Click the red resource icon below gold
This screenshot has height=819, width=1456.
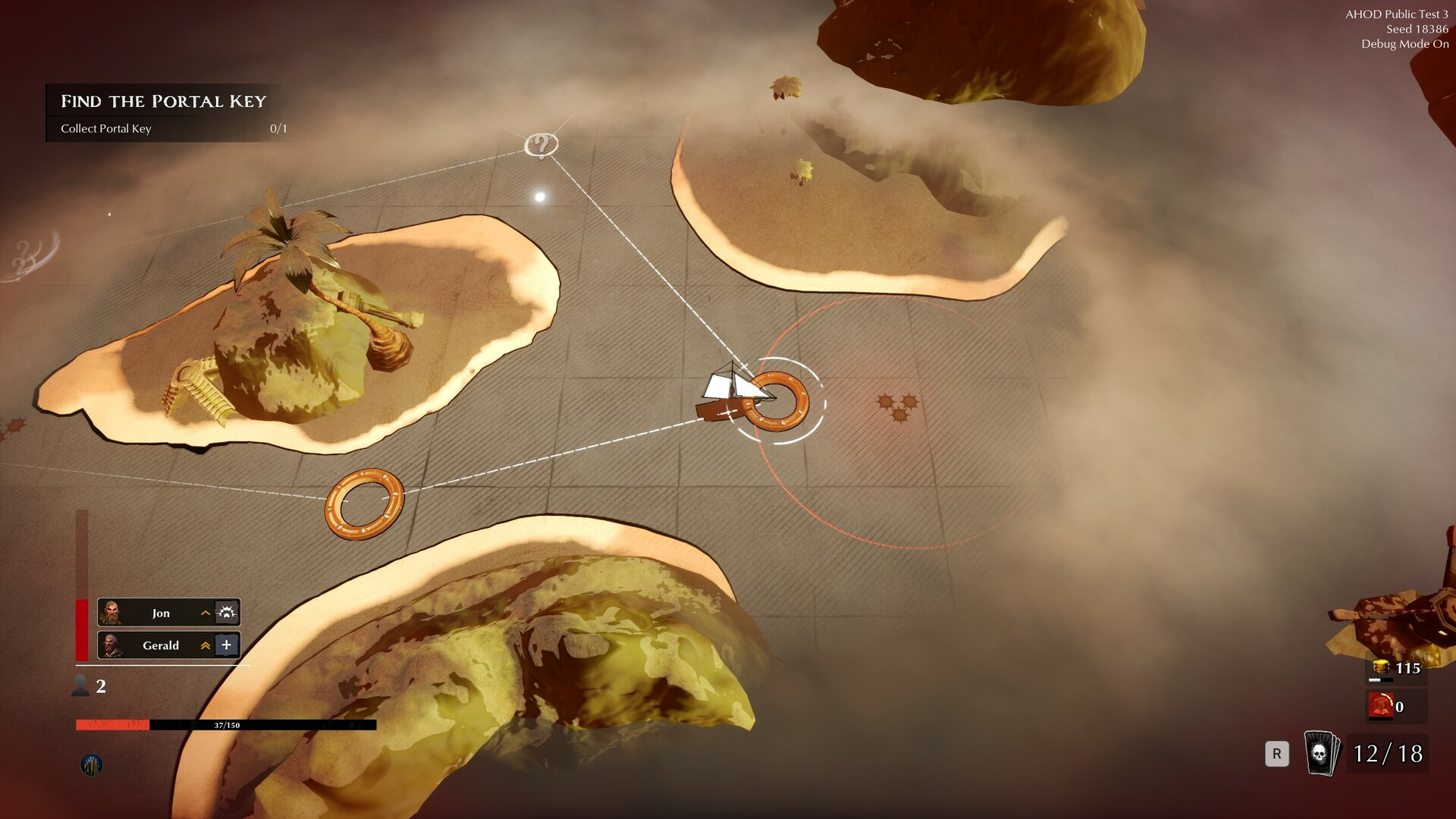pos(1381,706)
